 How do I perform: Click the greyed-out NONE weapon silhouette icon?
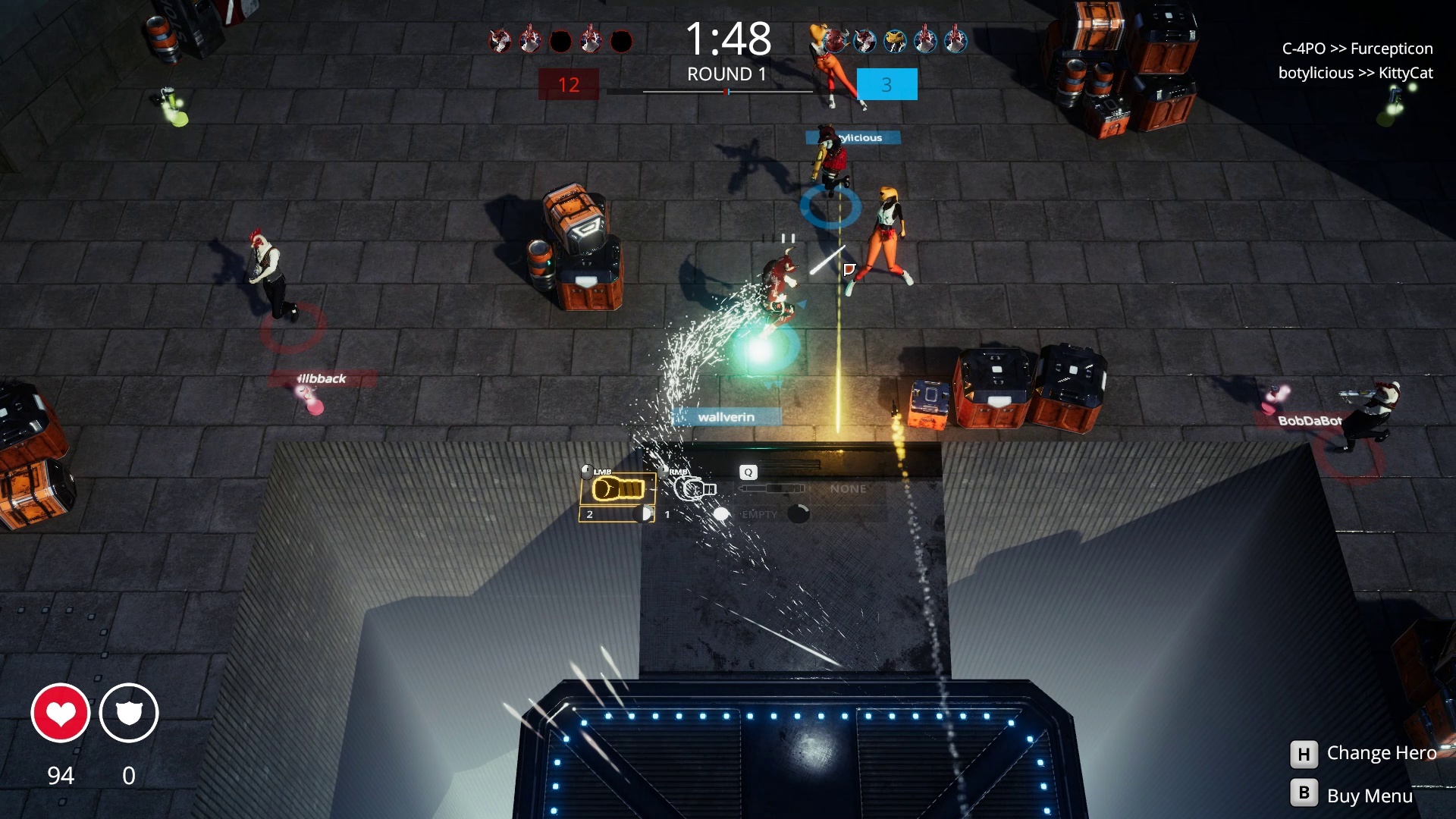pyautogui.click(x=772, y=488)
